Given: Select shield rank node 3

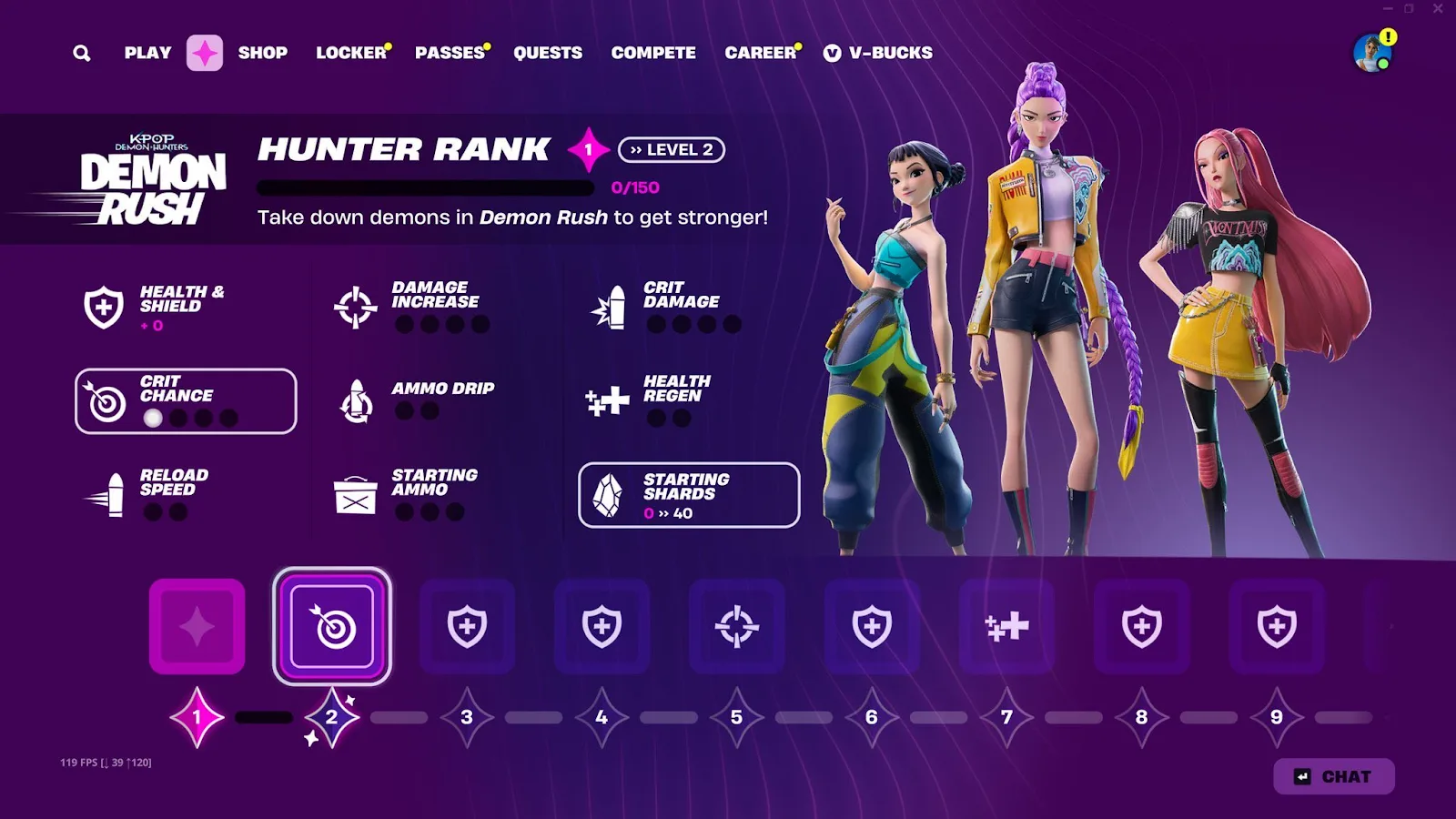Looking at the screenshot, I should pos(467,626).
